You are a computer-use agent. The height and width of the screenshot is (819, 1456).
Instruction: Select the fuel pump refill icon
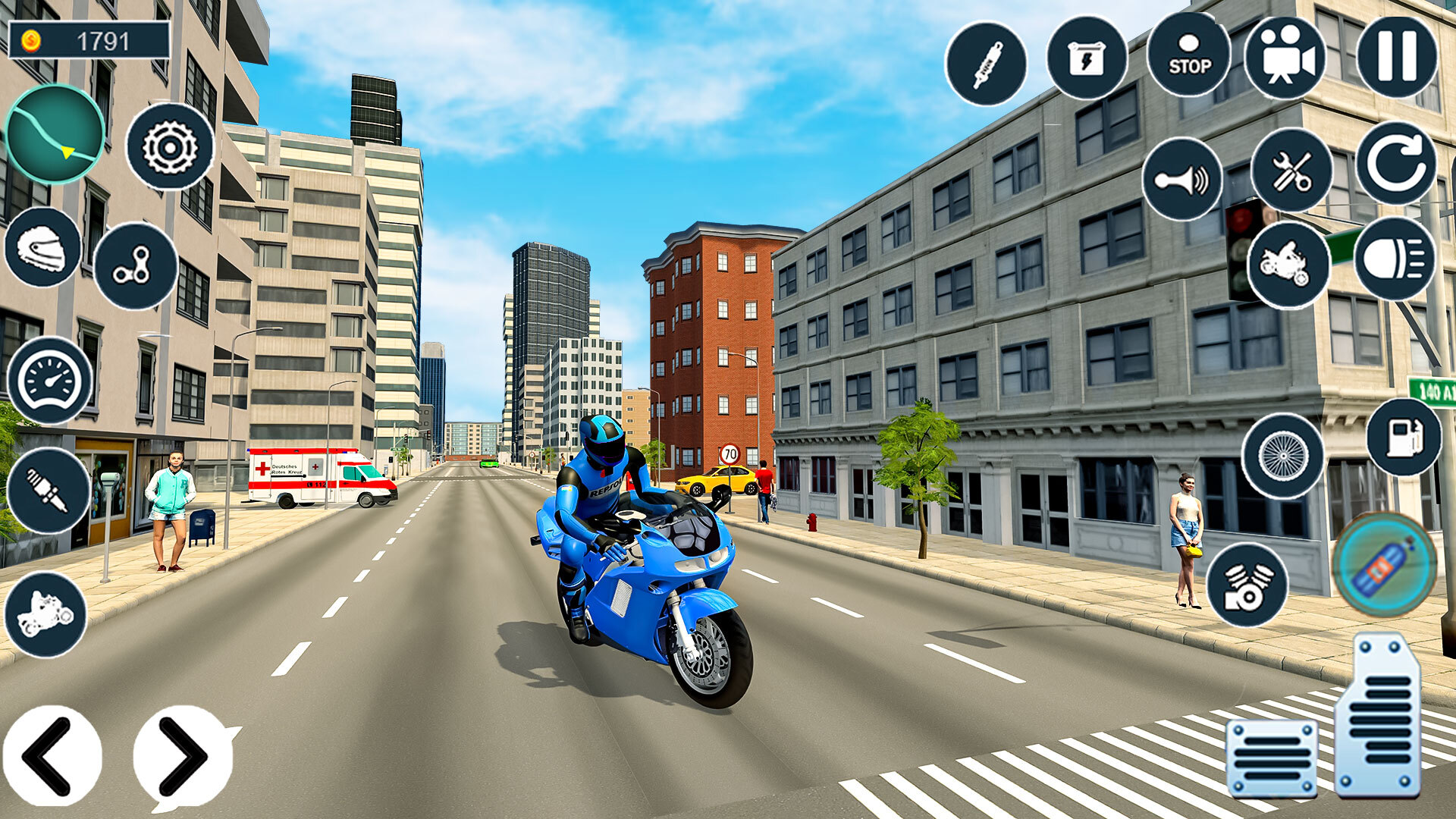(x=1407, y=438)
